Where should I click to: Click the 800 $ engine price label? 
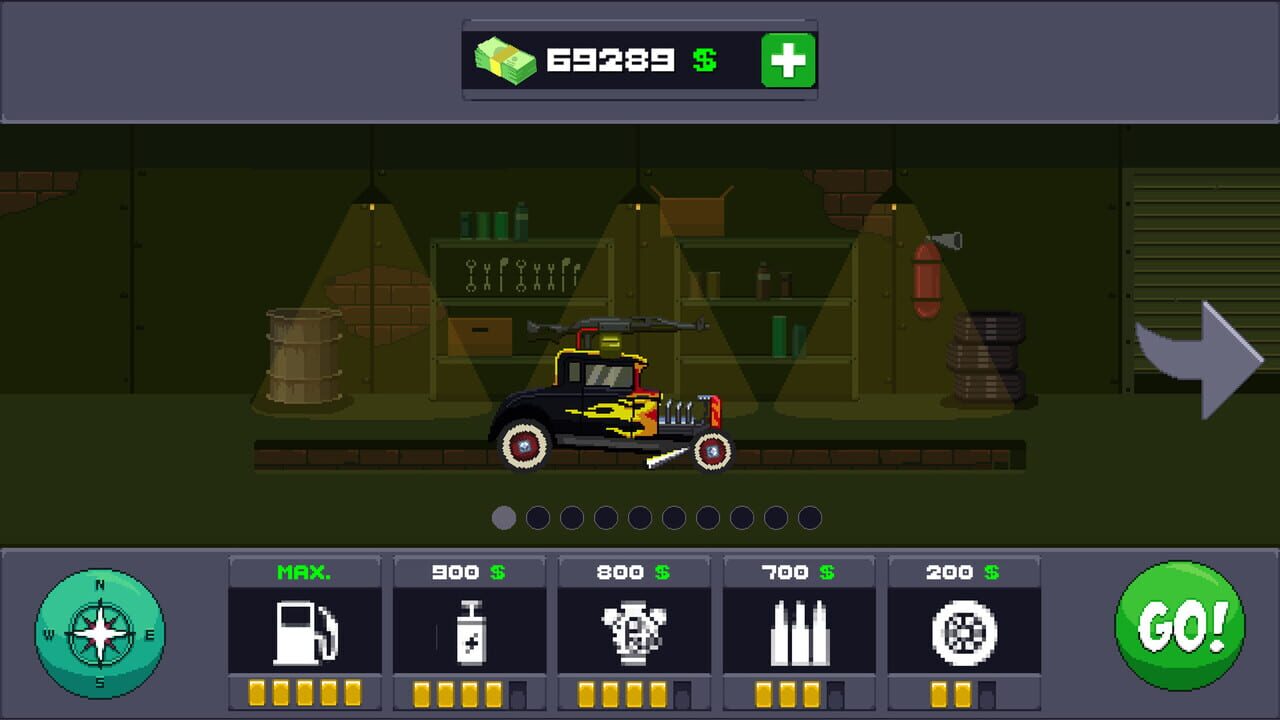point(634,572)
